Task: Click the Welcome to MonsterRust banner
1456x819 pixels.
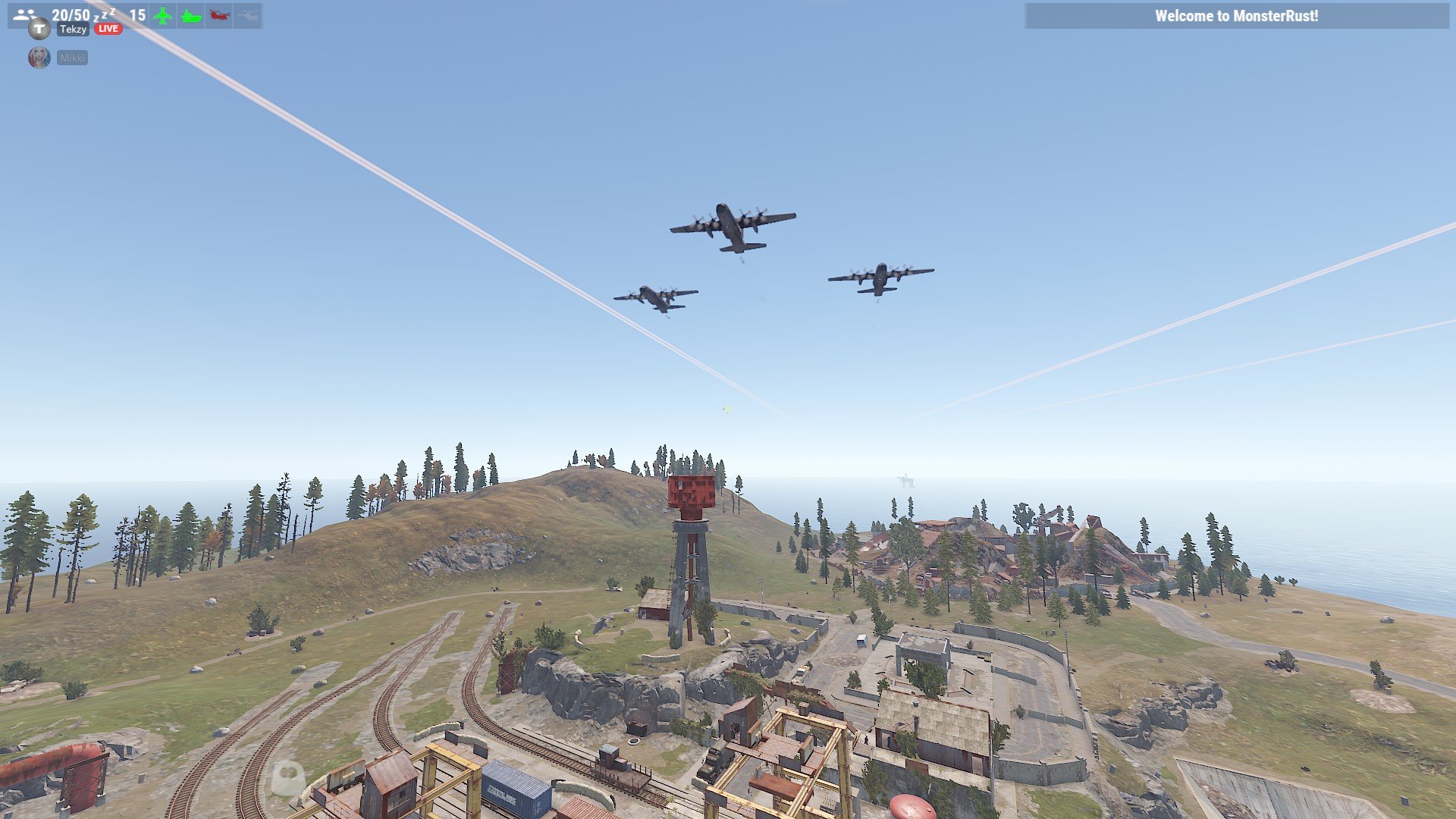Action: (x=1236, y=16)
